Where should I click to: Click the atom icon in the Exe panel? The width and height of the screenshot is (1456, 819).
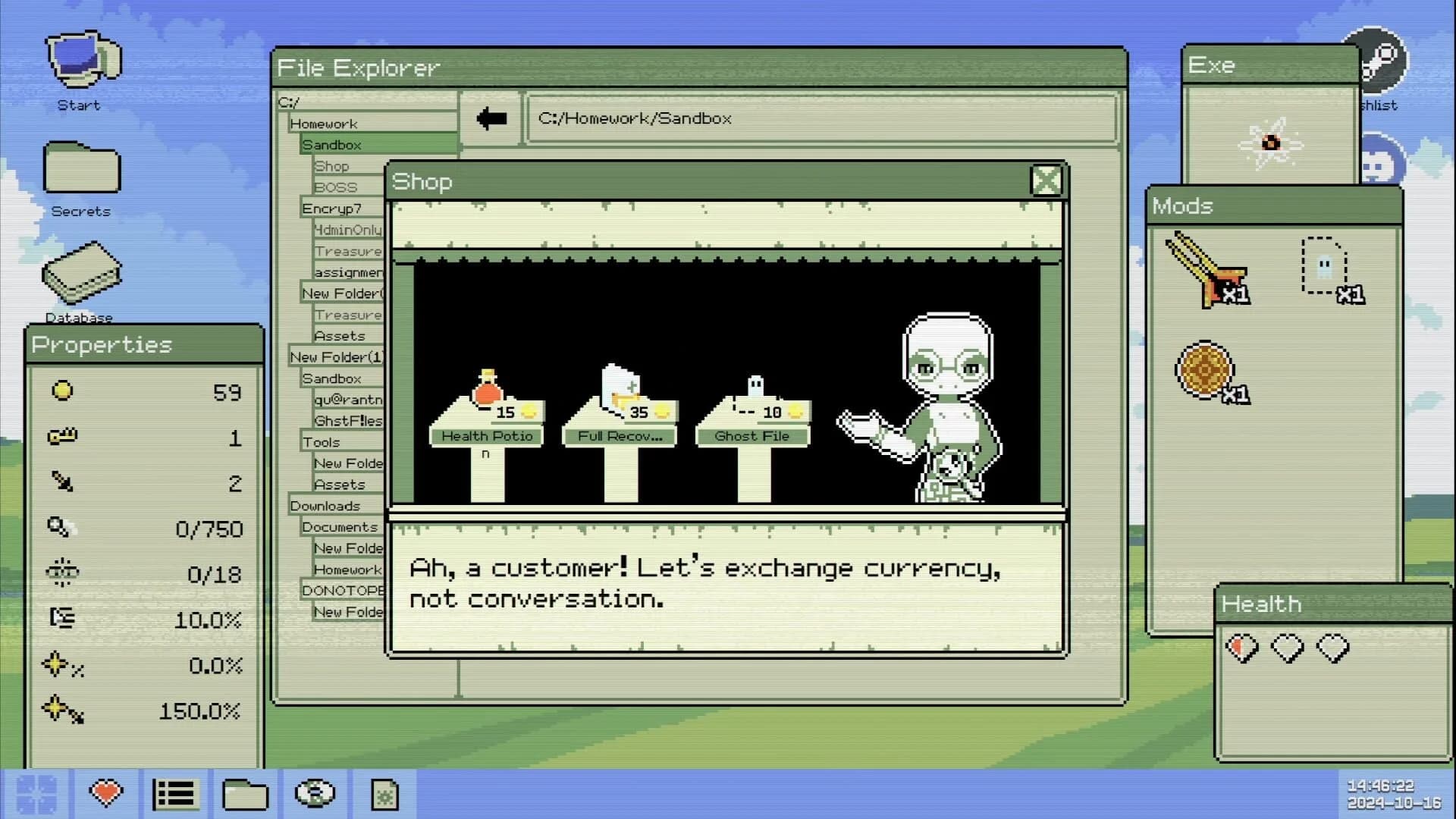tap(1272, 142)
